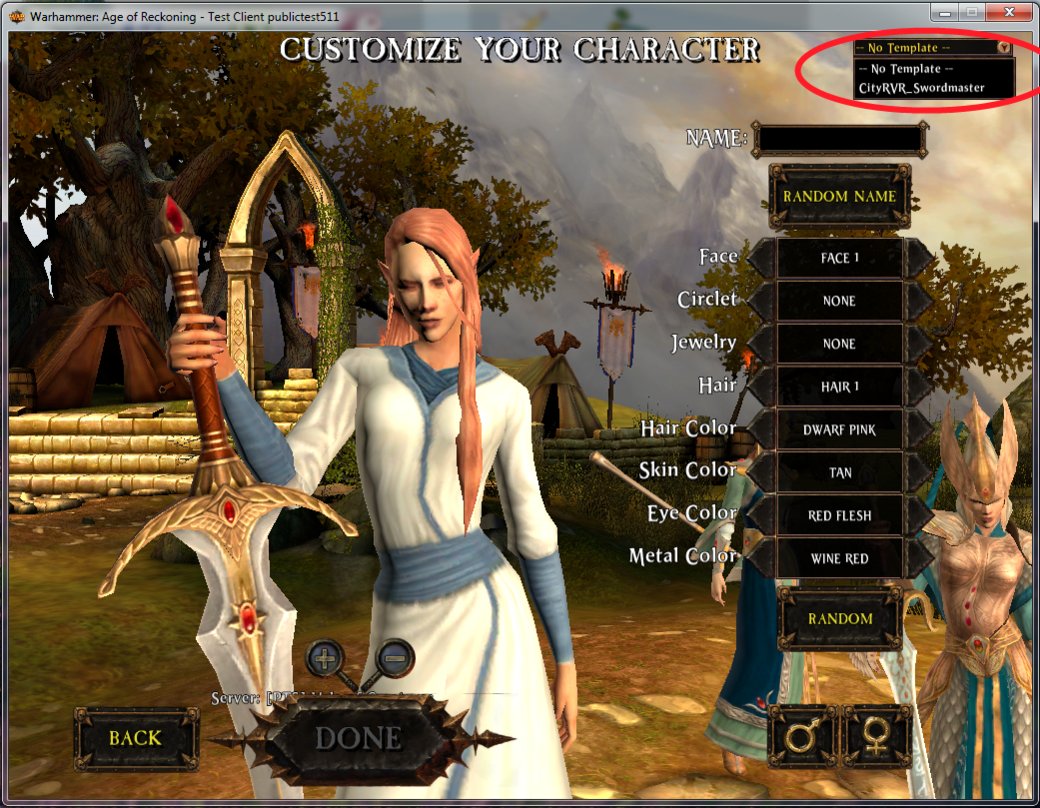Click the character Name input field
This screenshot has width=1040, height=808.
837,139
